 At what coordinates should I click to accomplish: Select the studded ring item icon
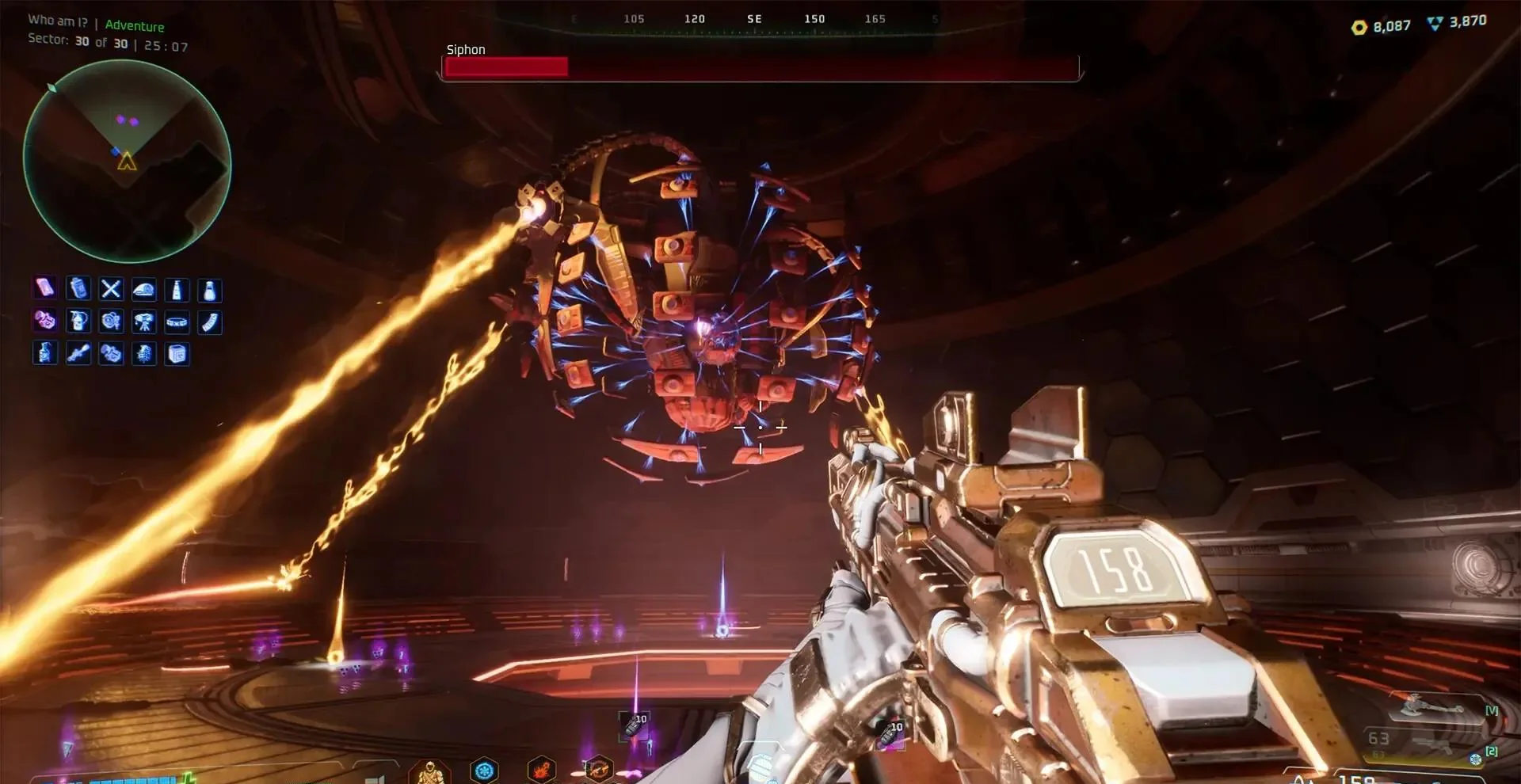[176, 322]
